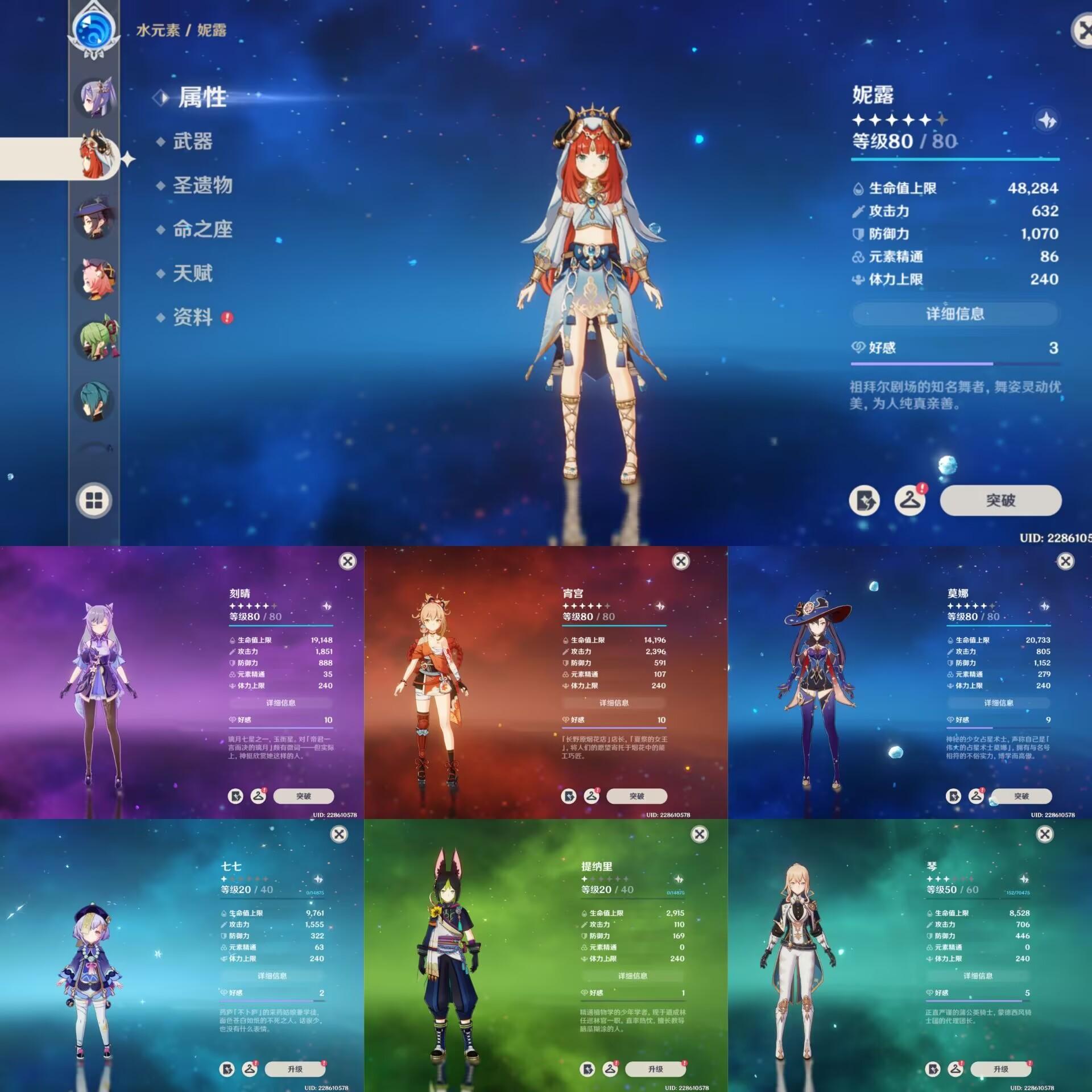Choose the pink-haired Diona portrait
Viewport: 1092px width, 1092px height.
(95, 279)
